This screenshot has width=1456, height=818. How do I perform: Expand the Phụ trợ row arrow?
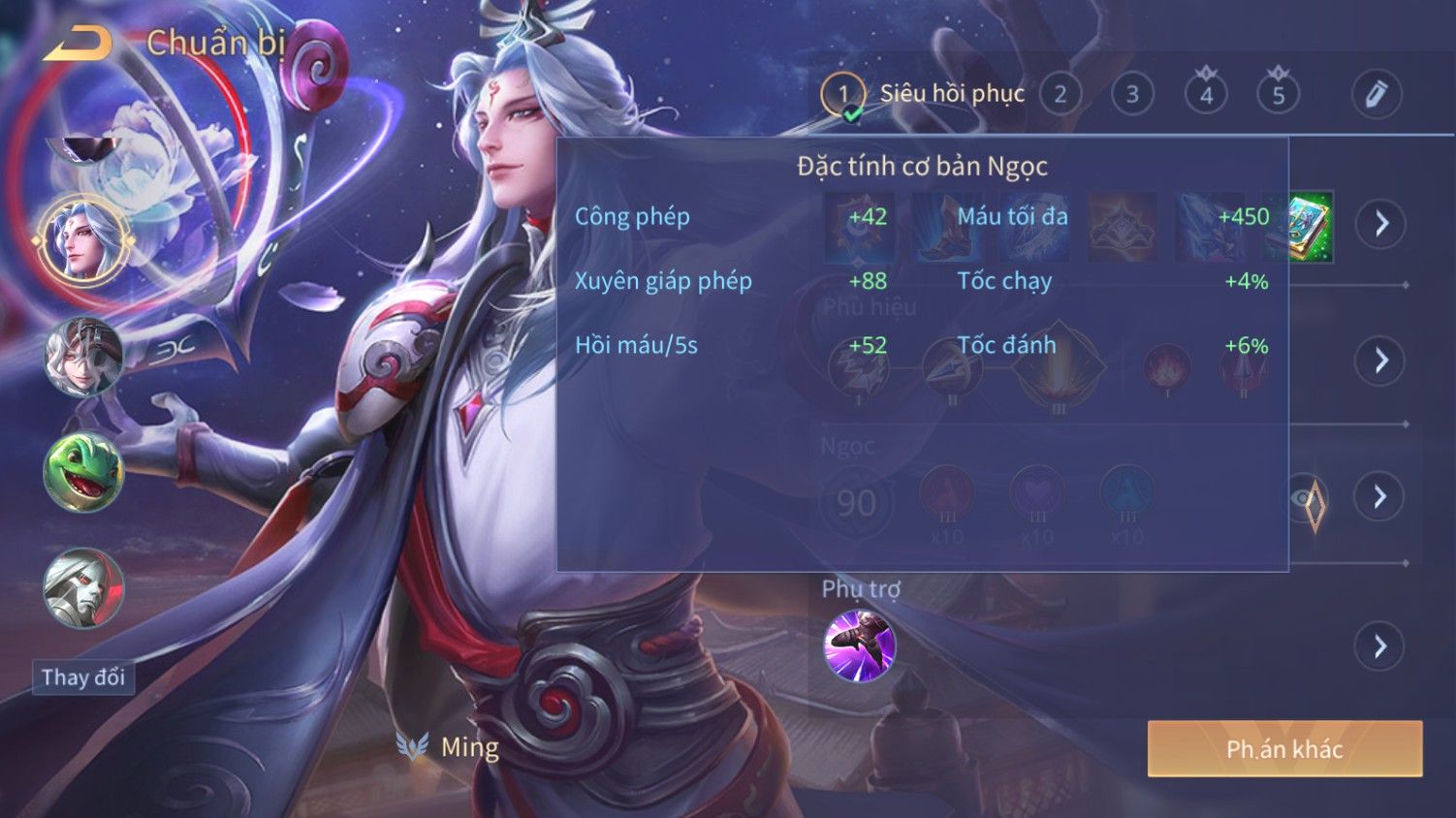(x=1381, y=646)
